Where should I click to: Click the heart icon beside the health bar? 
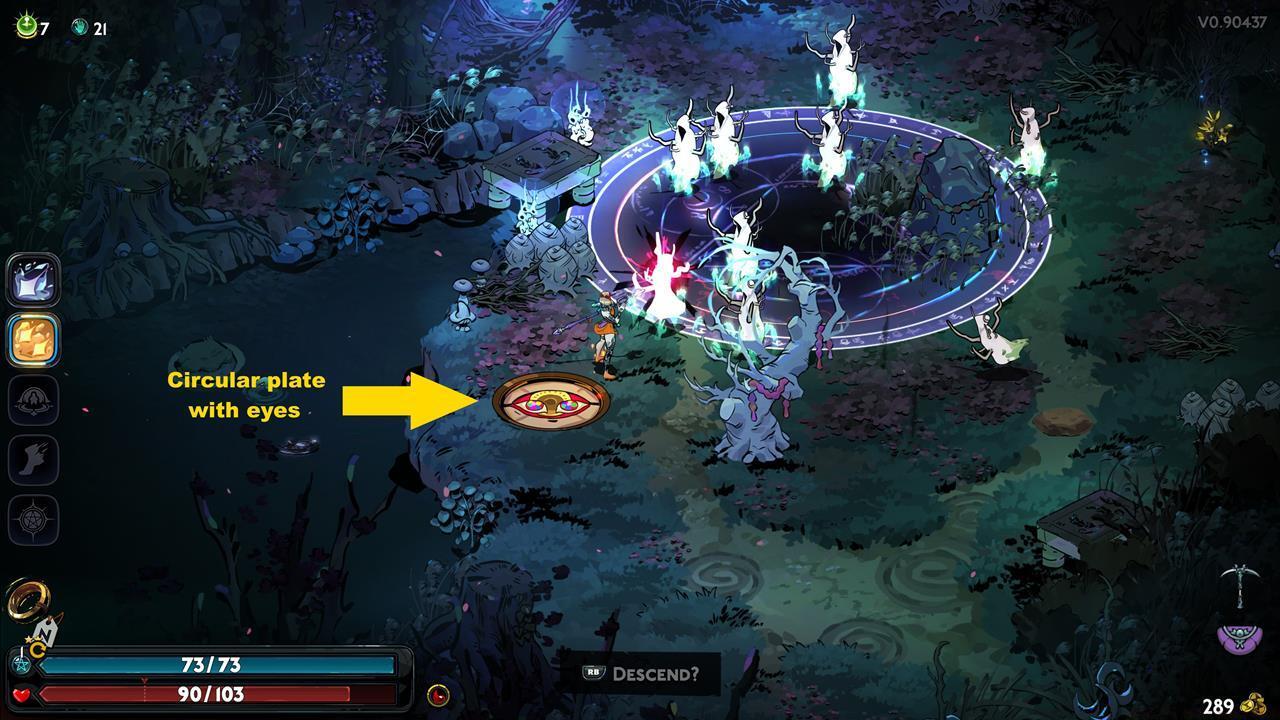coord(21,696)
